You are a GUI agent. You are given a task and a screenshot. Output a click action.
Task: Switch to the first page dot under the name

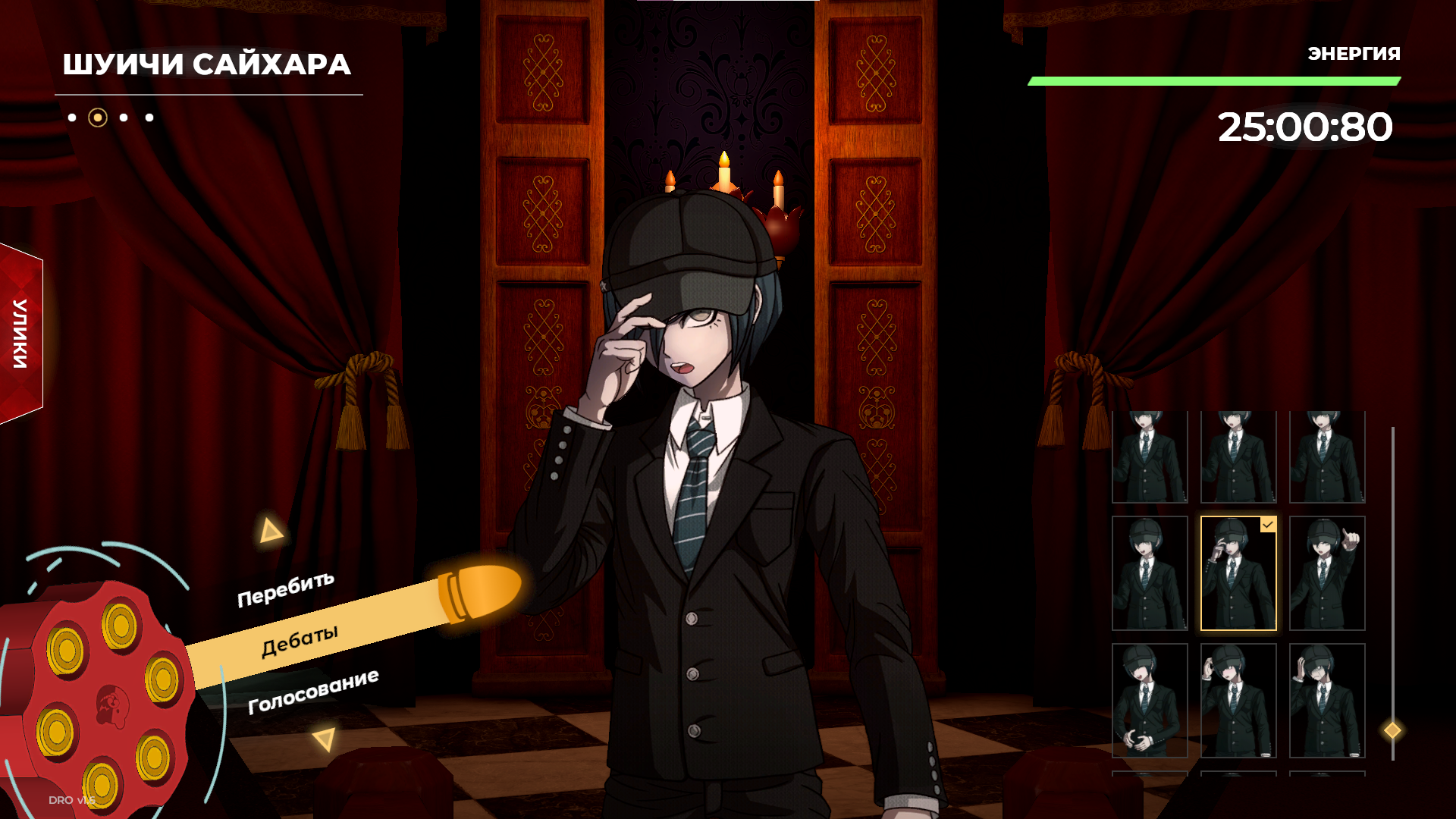[x=72, y=118]
